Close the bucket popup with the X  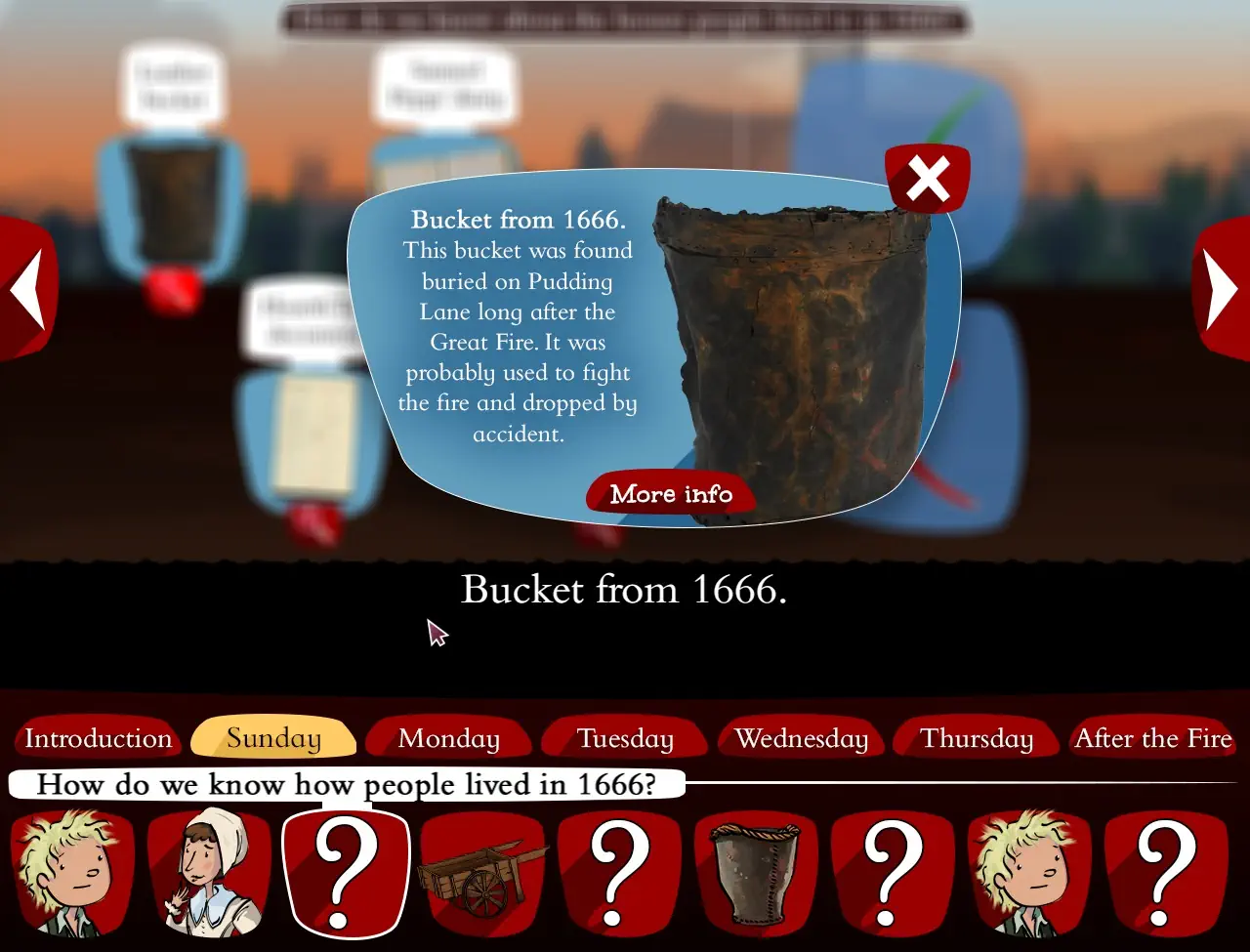pyautogui.click(x=926, y=177)
